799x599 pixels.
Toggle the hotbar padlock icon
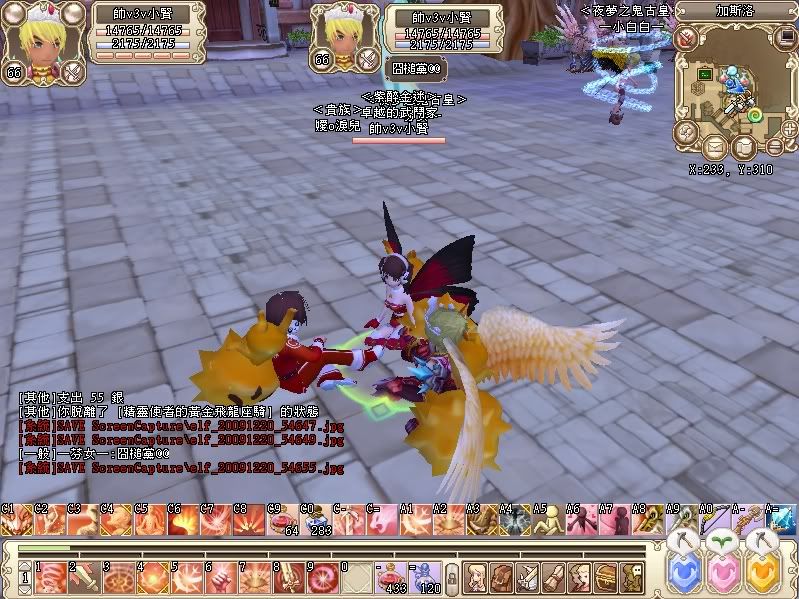pyautogui.click(x=453, y=577)
